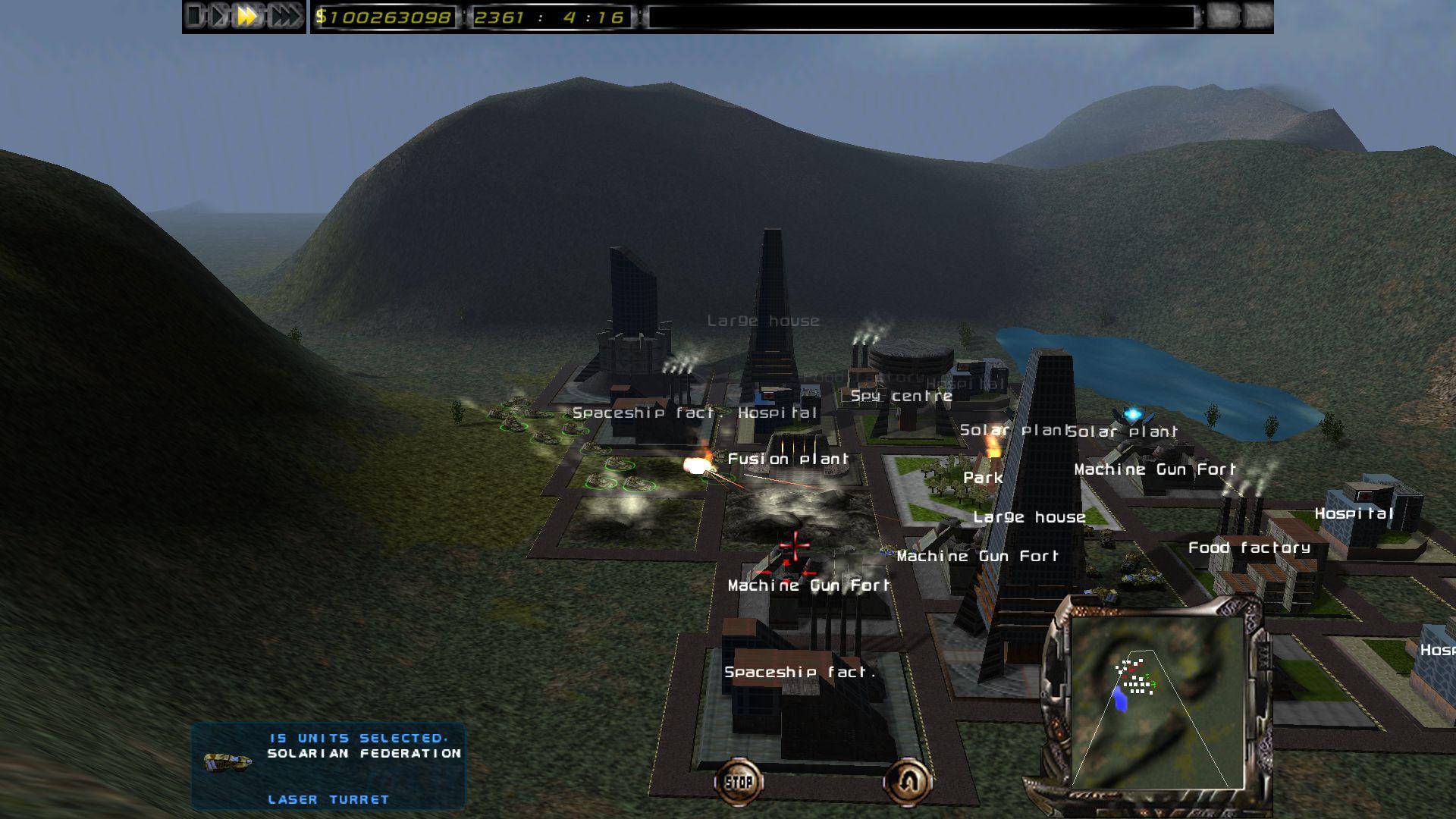Click the Laser Turret unit portrait
The height and width of the screenshot is (819, 1456).
point(226,762)
